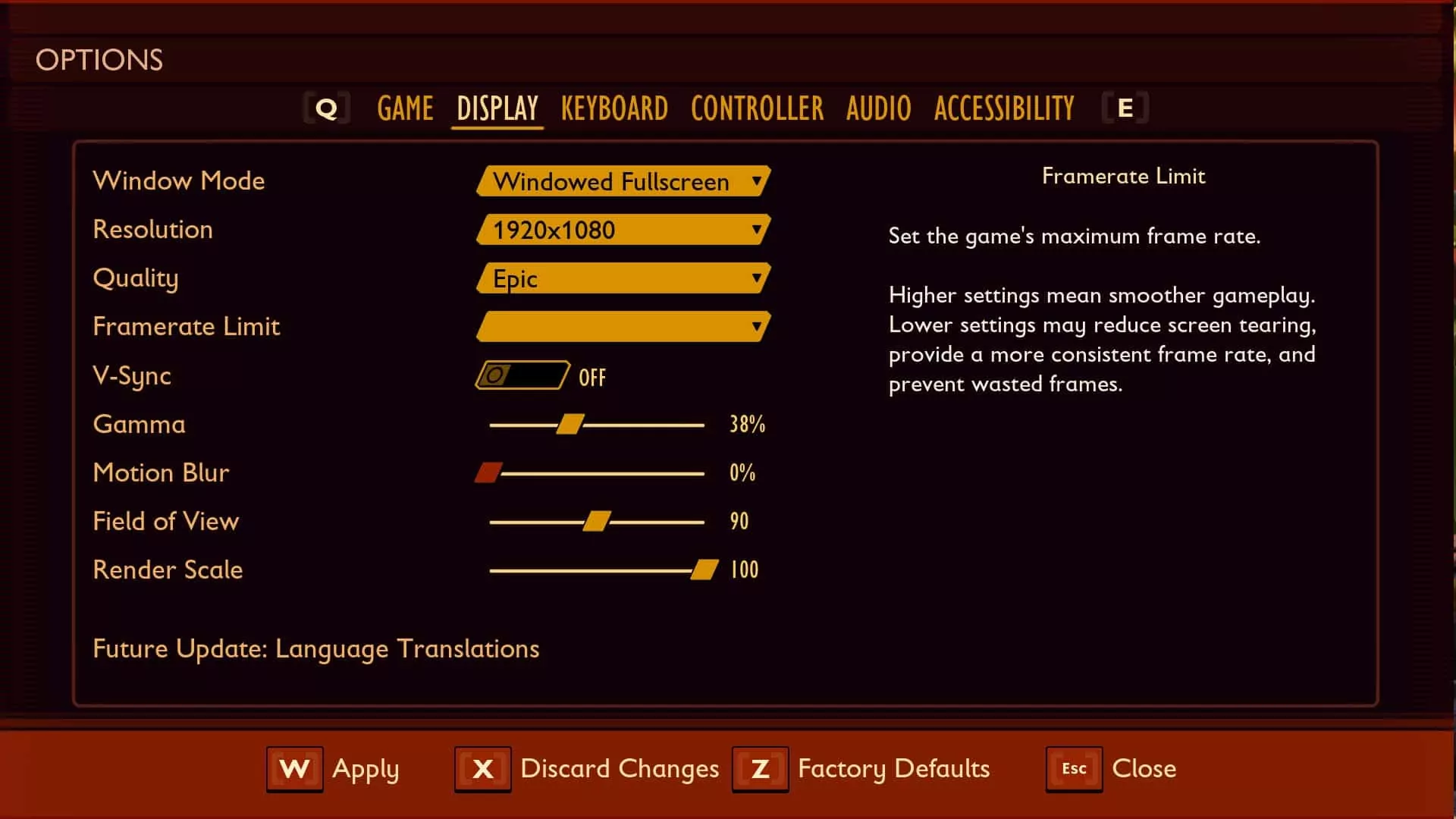Image resolution: width=1456 pixels, height=819 pixels.
Task: Restore Factory Defaults
Action: (861, 769)
